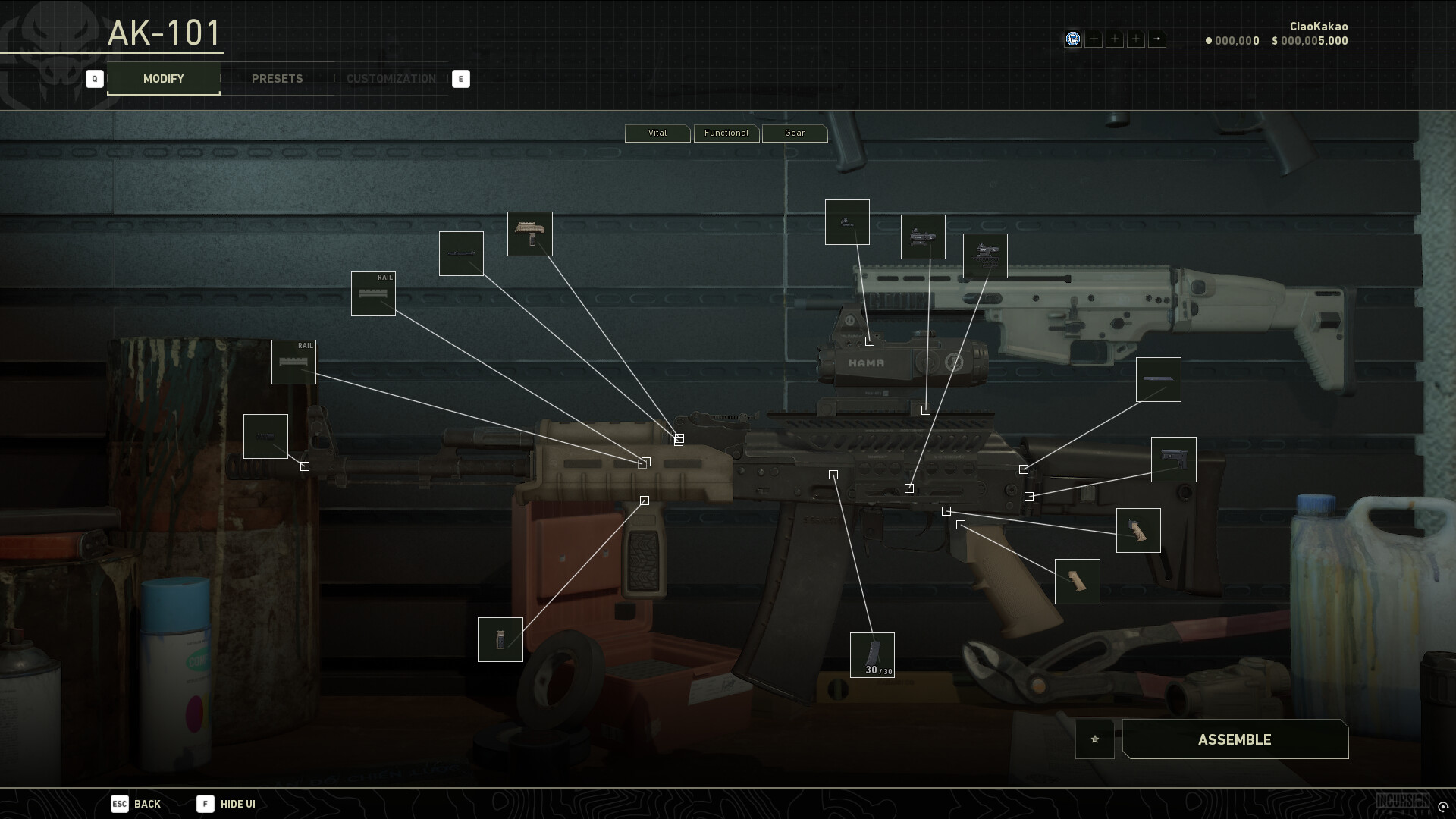Screen dimensions: 1456x819
Task: Open the tan handguard slot
Action: (x=529, y=234)
